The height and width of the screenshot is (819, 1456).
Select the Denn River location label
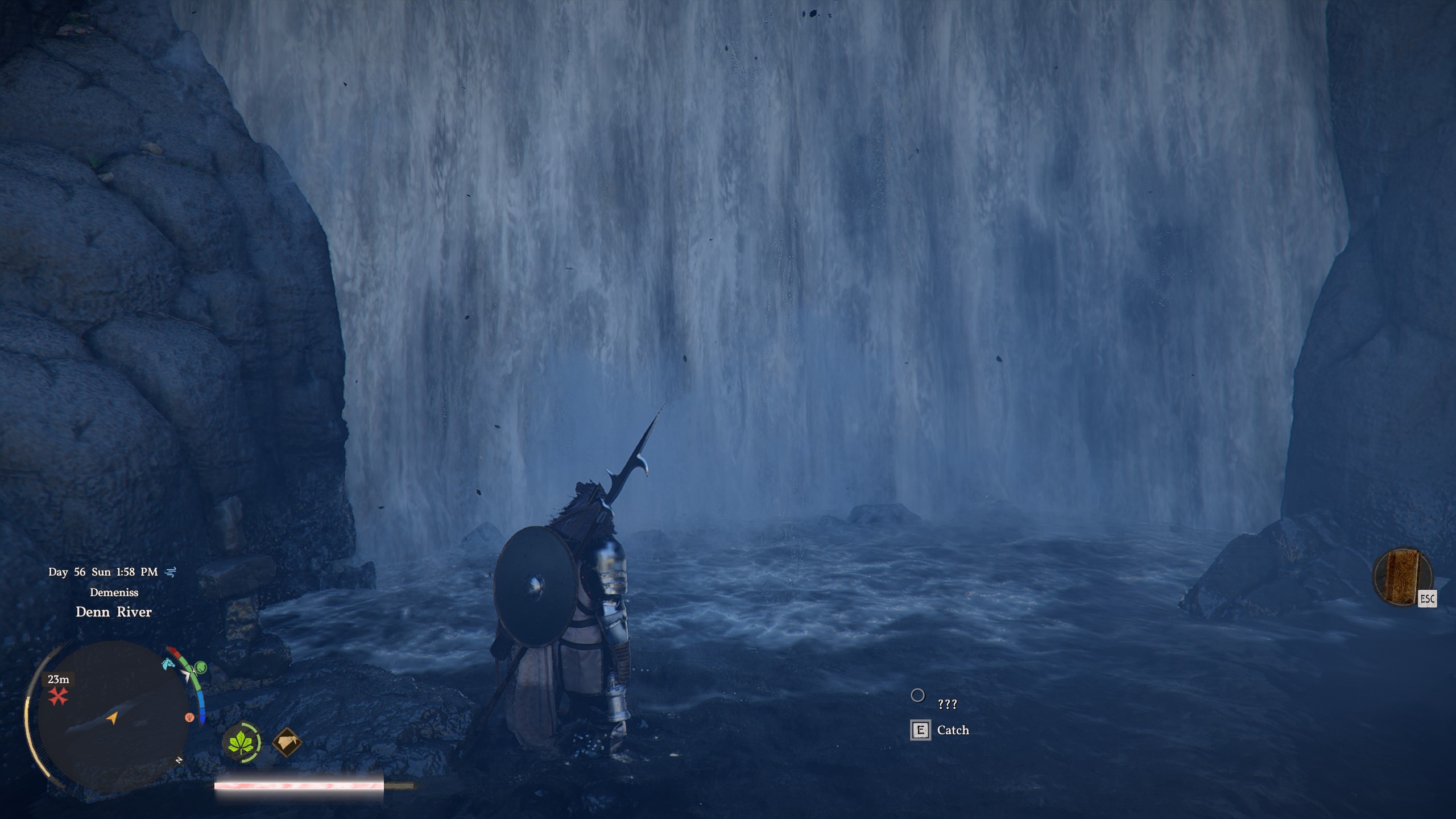pos(113,613)
